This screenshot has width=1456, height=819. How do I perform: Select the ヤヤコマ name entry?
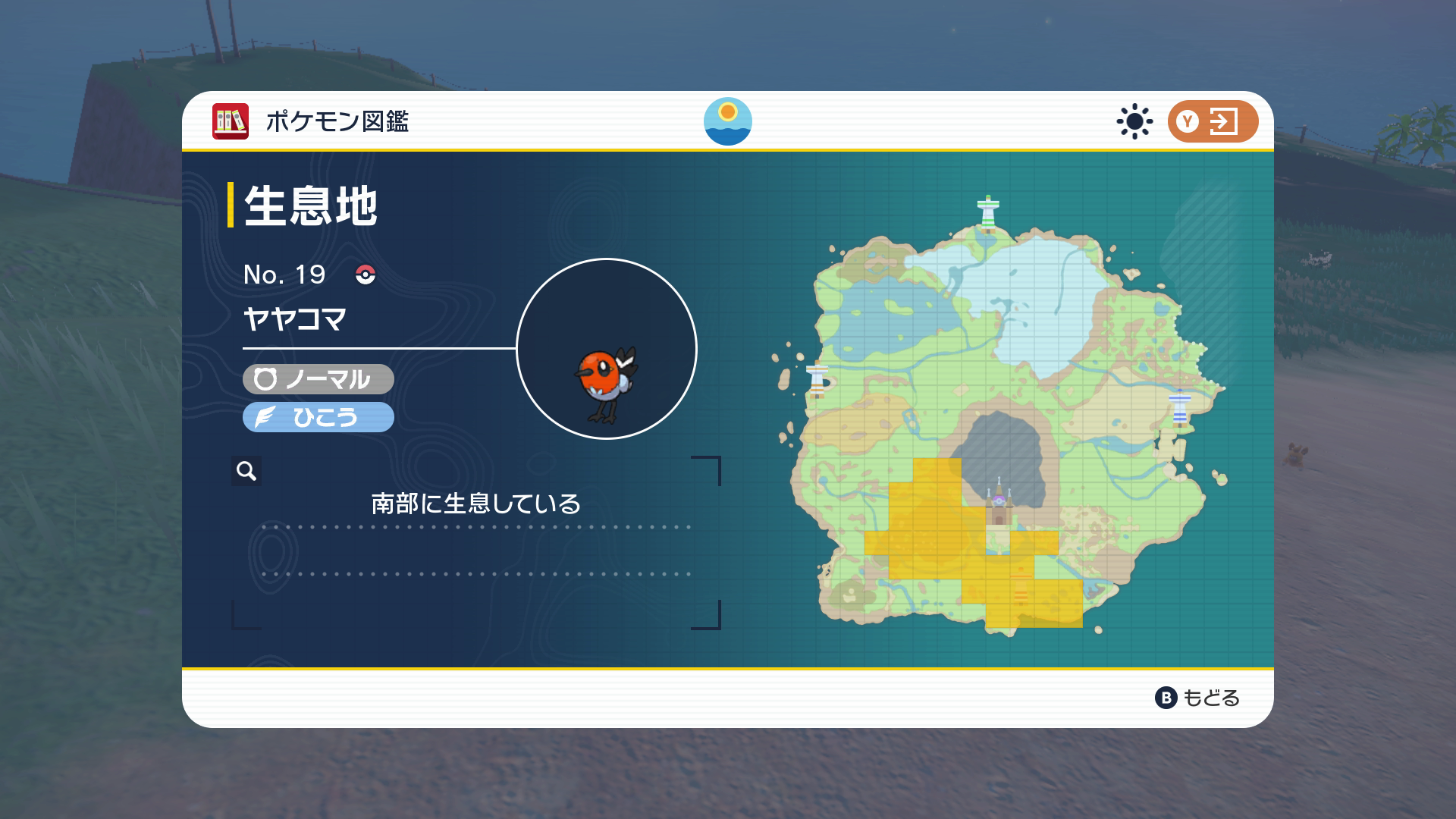pos(296,320)
